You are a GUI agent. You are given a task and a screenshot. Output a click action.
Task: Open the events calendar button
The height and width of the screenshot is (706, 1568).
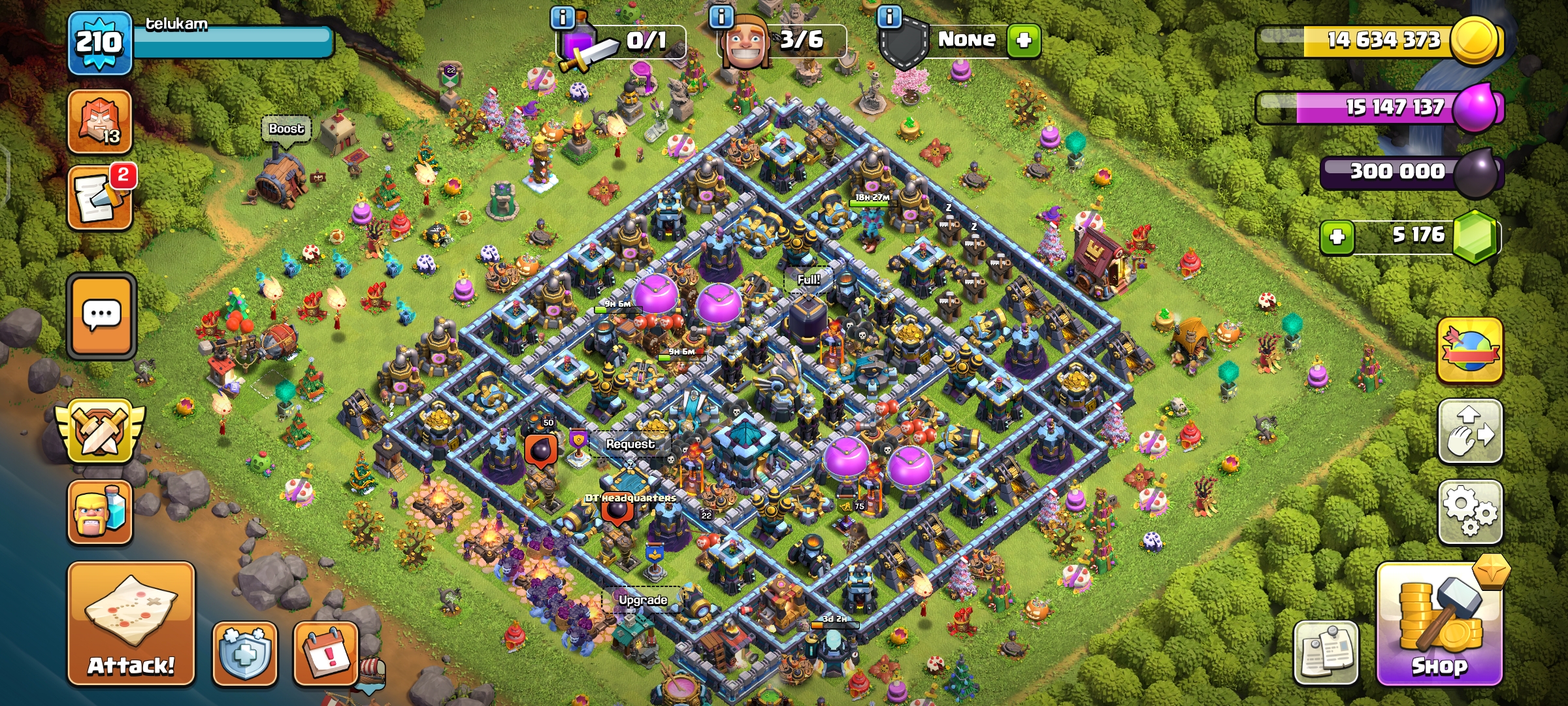(325, 653)
